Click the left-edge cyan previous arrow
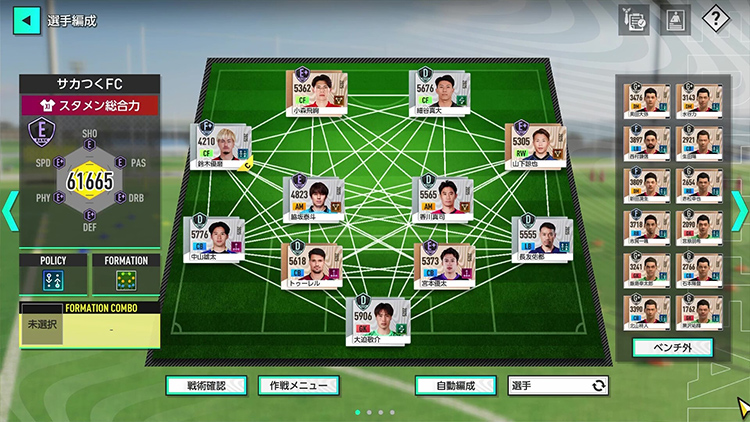Screen dimensions: 750x422 (9, 210)
